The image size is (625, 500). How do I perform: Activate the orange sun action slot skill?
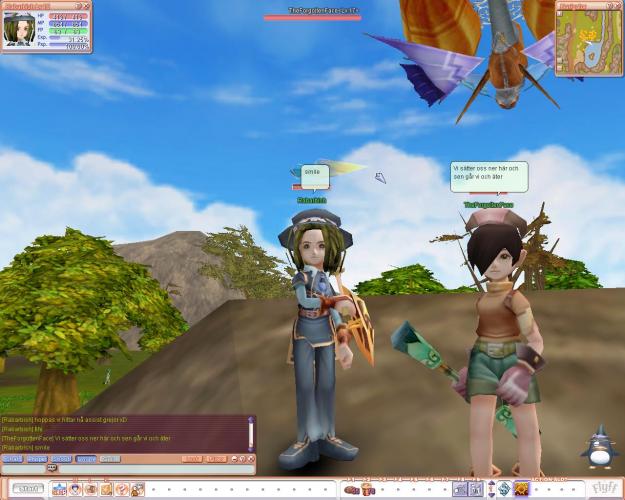point(521,489)
